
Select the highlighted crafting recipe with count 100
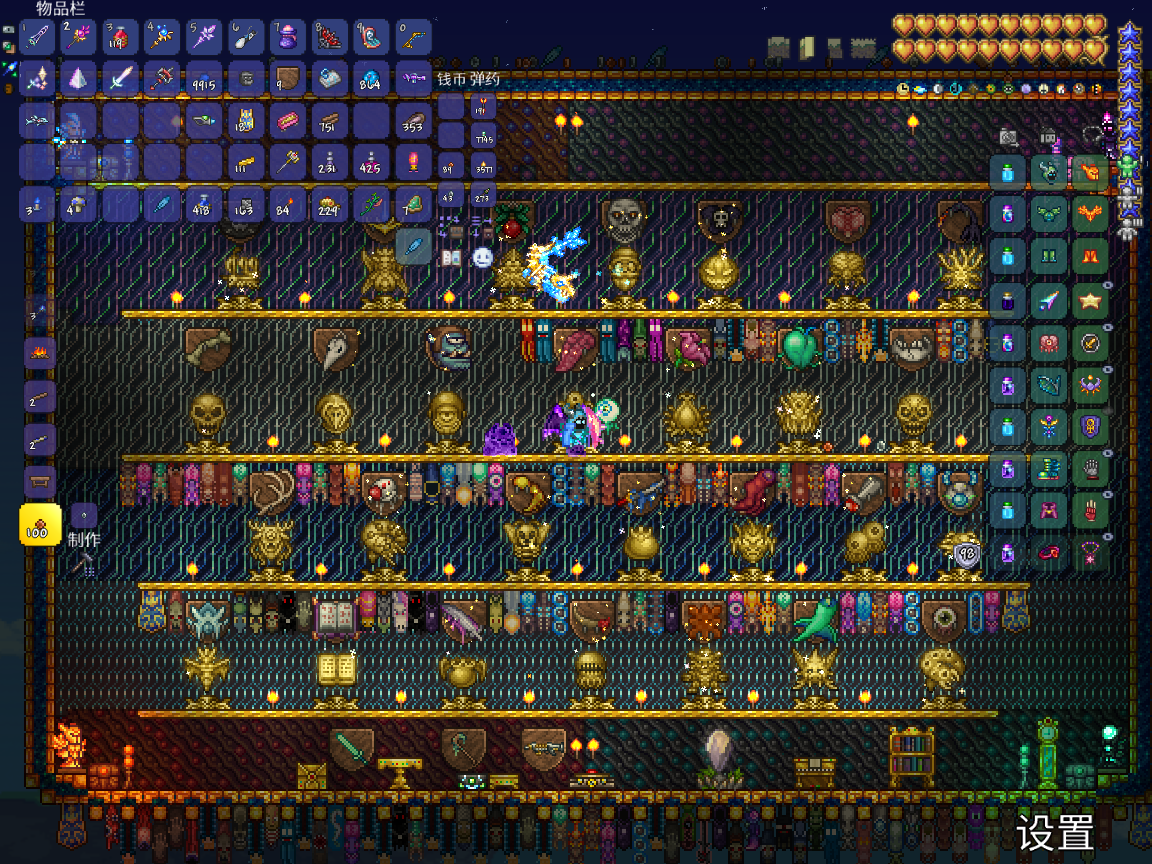click(x=41, y=524)
